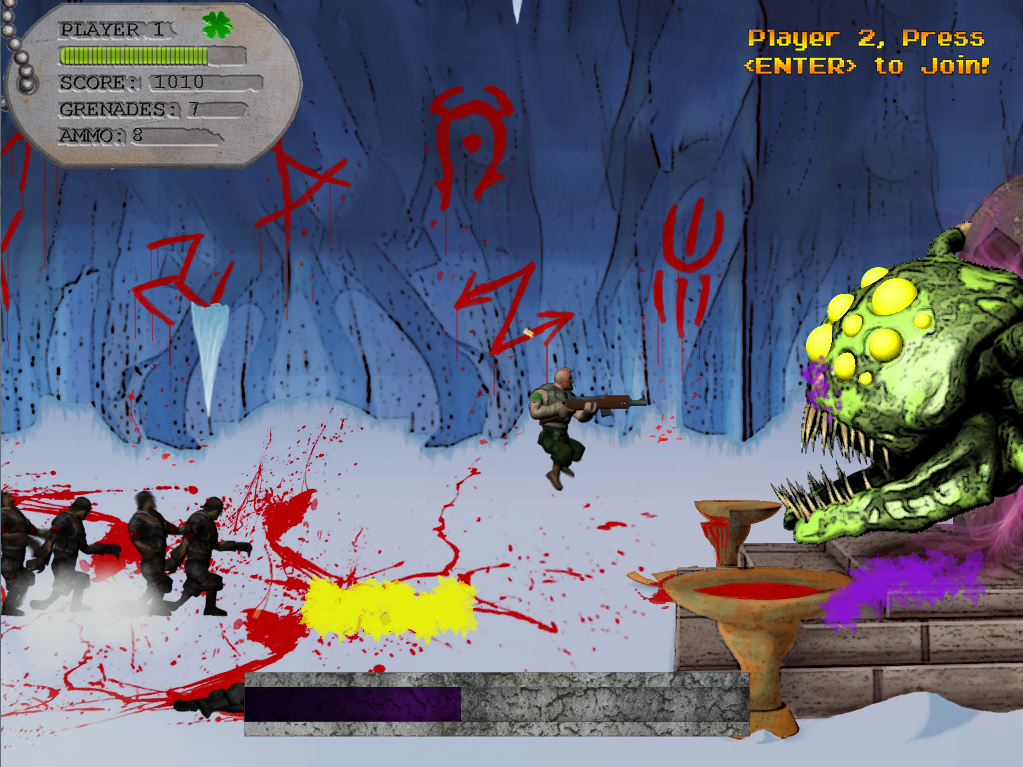Click the green four-leaf clover icon
This screenshot has width=1023, height=767.
(x=216, y=26)
